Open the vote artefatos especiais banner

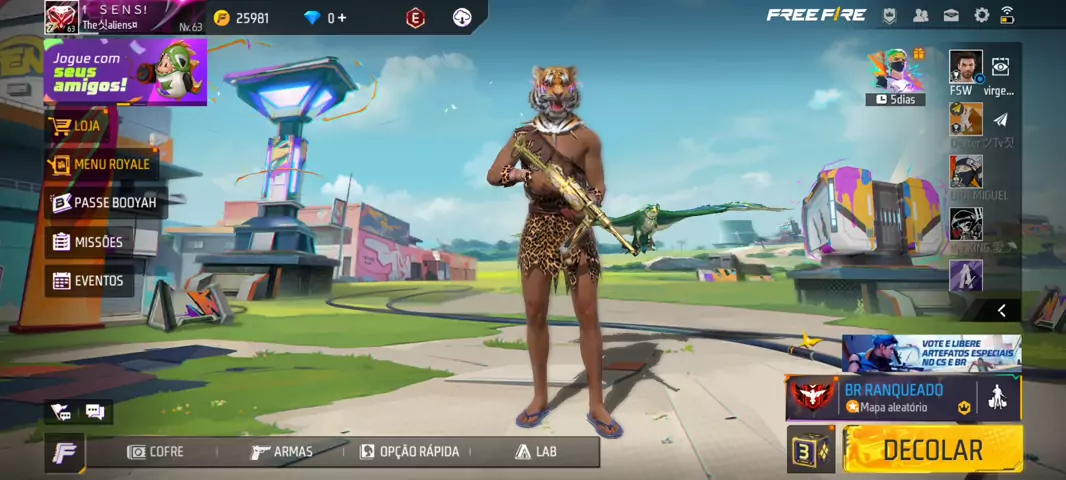click(x=931, y=354)
